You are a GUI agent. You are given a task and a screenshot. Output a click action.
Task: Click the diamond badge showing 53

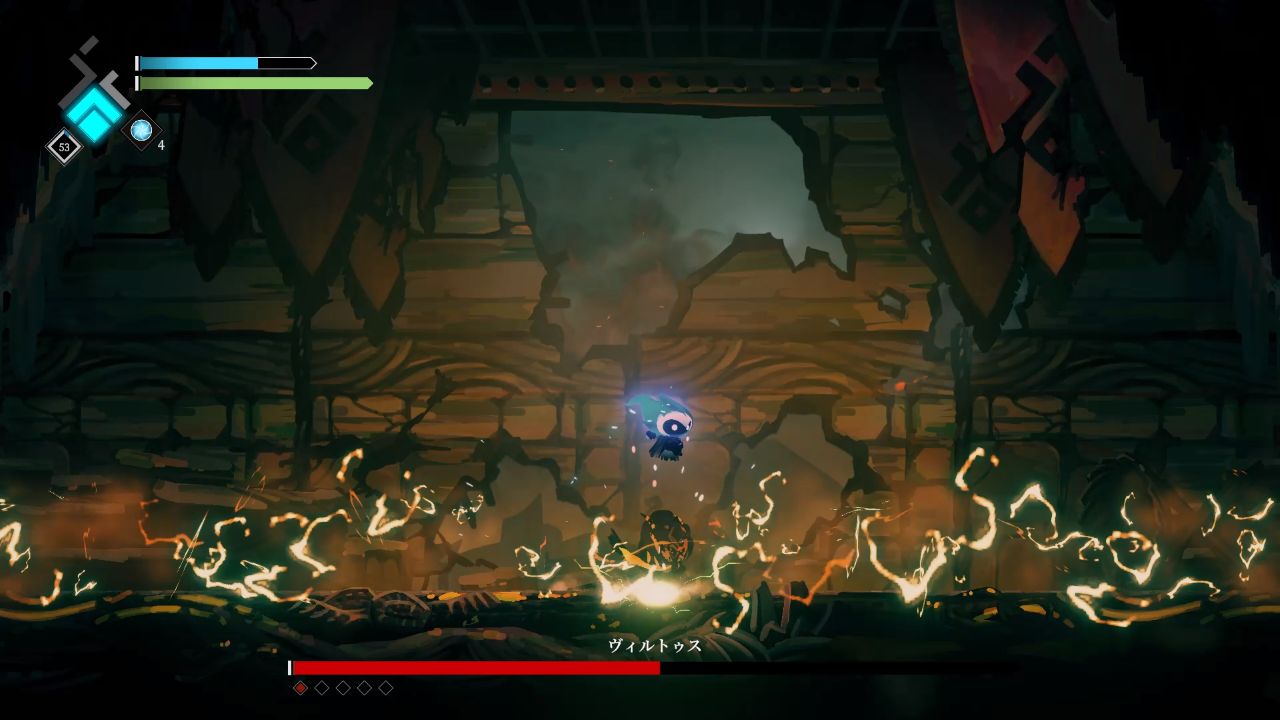tap(64, 147)
